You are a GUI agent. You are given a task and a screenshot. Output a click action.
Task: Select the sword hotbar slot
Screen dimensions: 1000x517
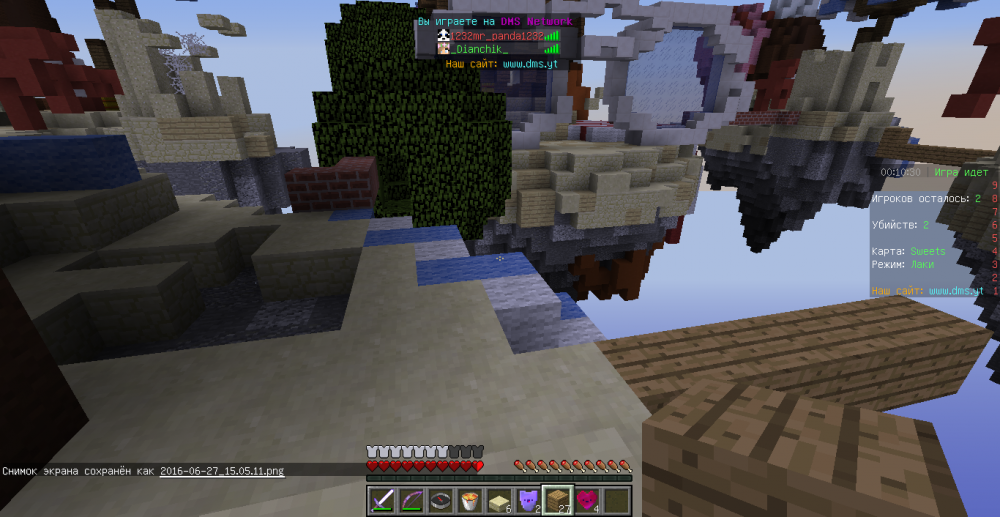[382, 501]
